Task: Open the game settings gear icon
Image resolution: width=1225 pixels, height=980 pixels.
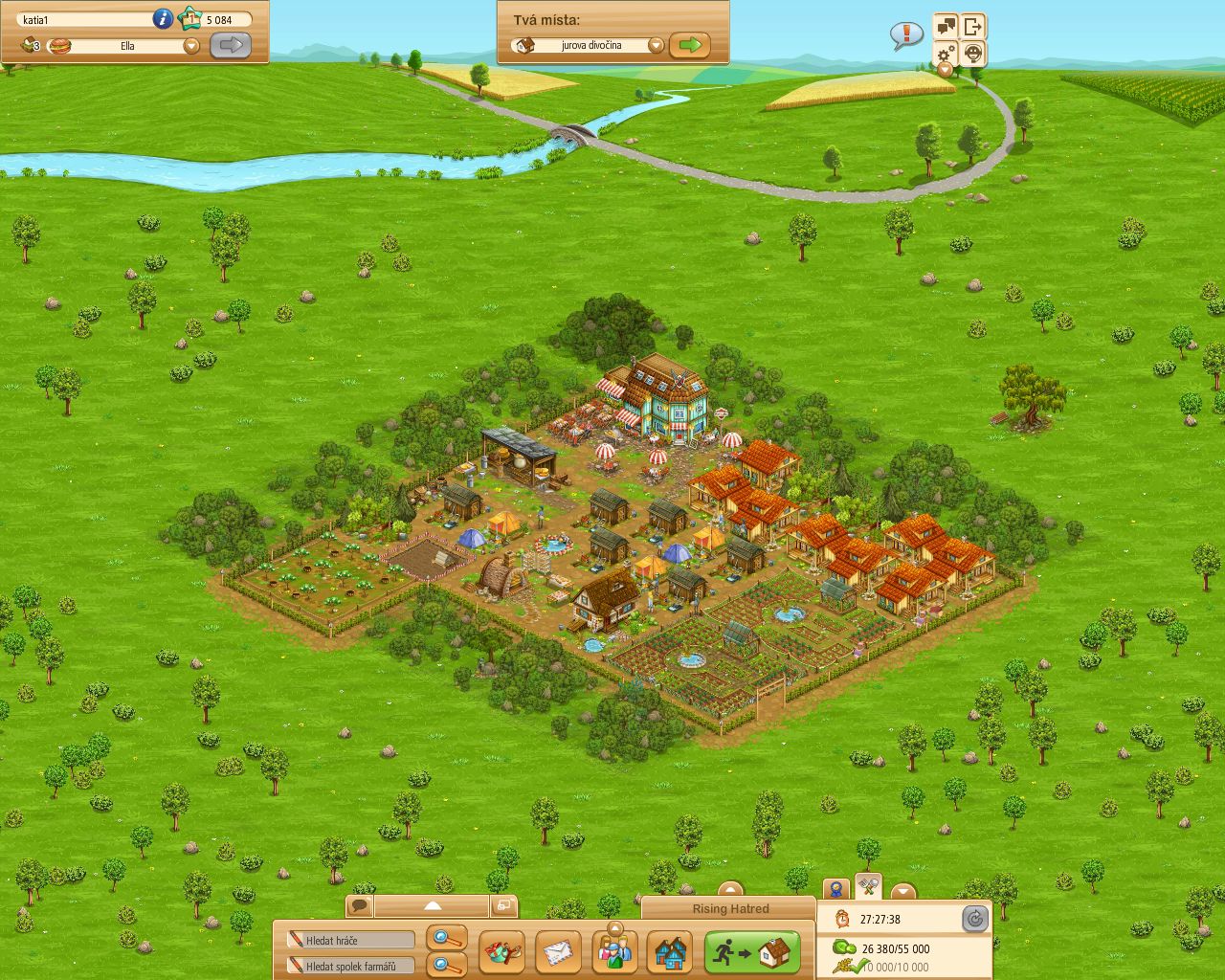Action: (946, 55)
